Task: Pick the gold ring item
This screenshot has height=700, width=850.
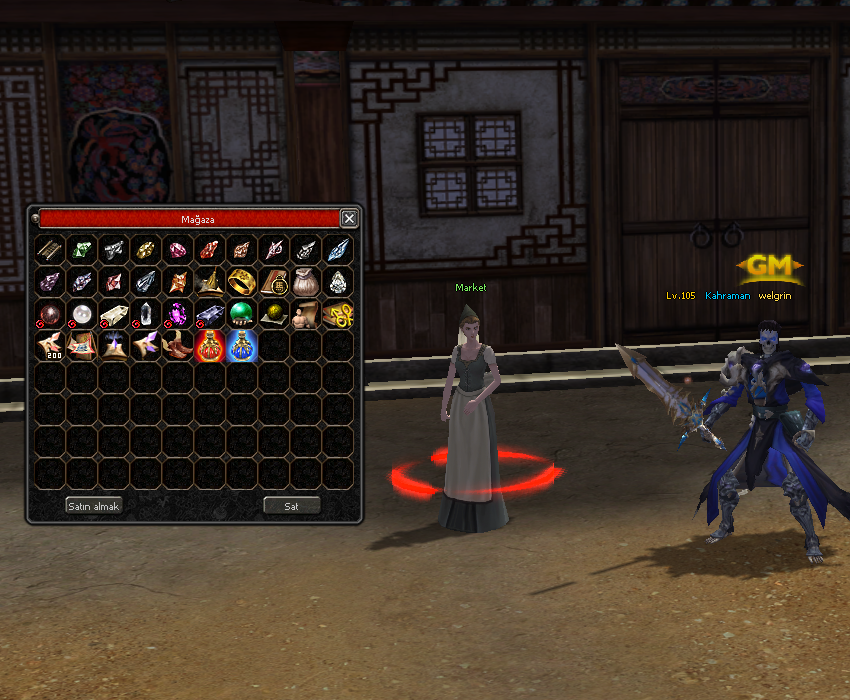Action: (x=241, y=282)
